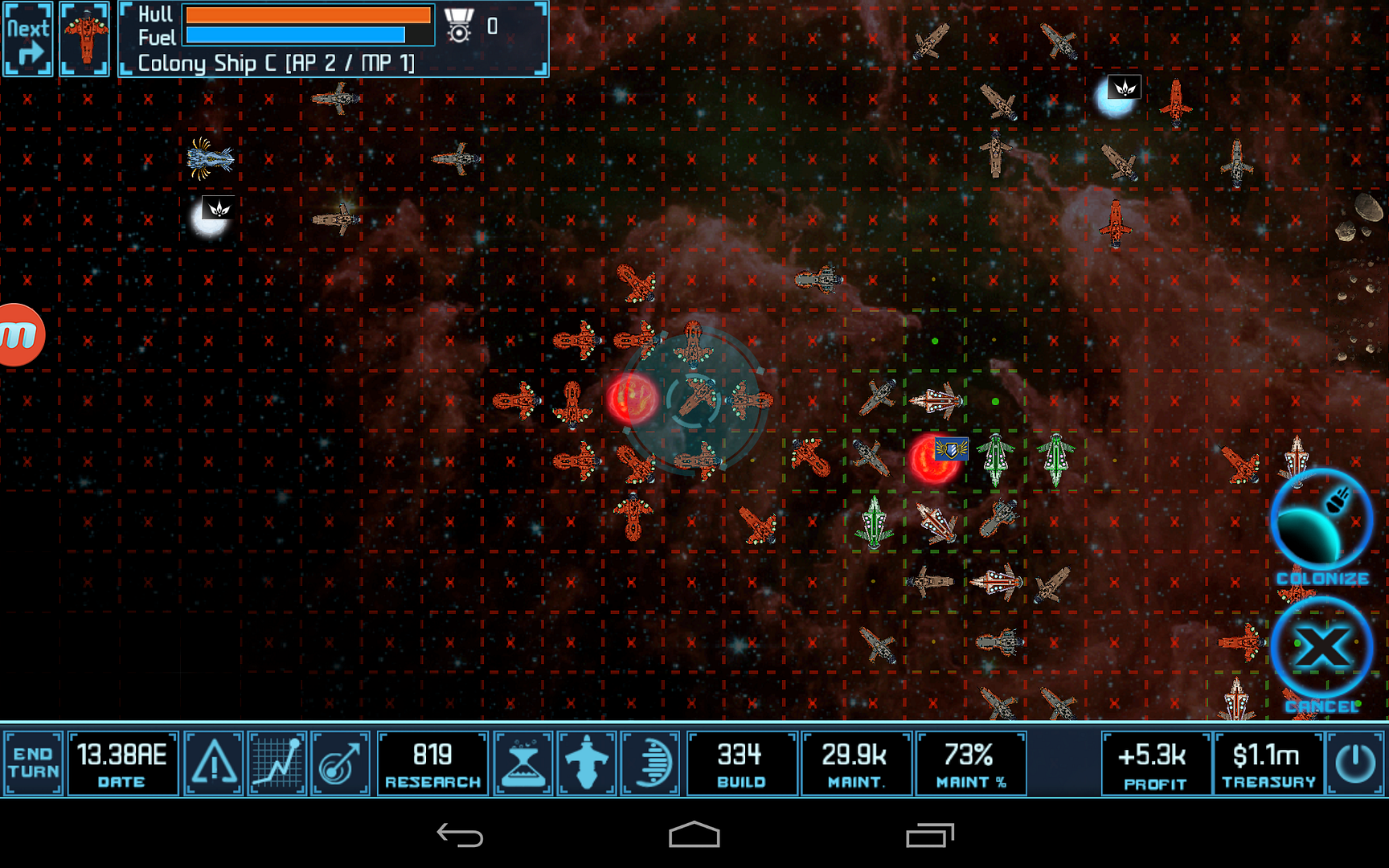Click the power button icon
The image size is (1389, 868).
pyautogui.click(x=1355, y=762)
